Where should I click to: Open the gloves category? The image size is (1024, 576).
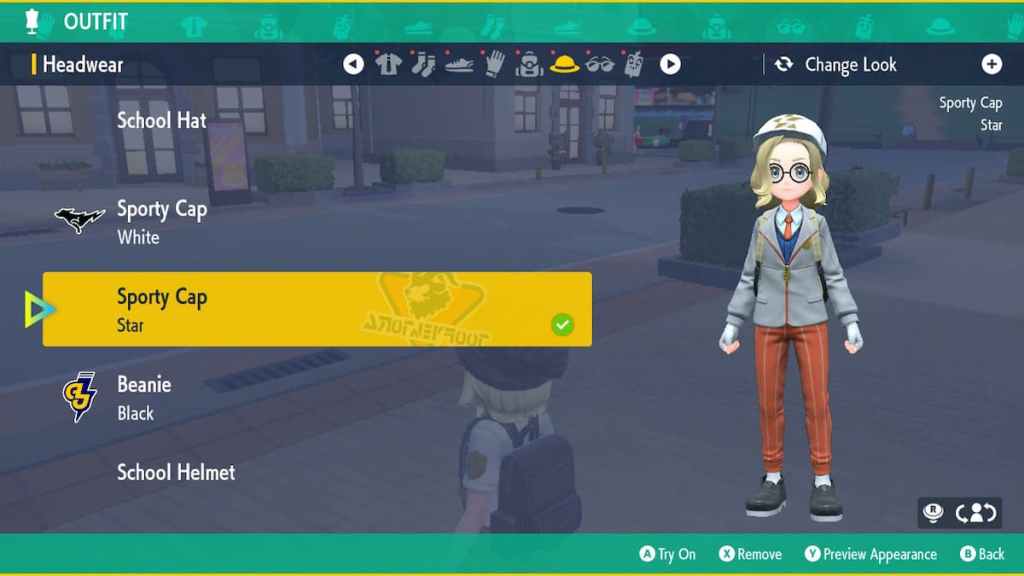[x=494, y=65]
